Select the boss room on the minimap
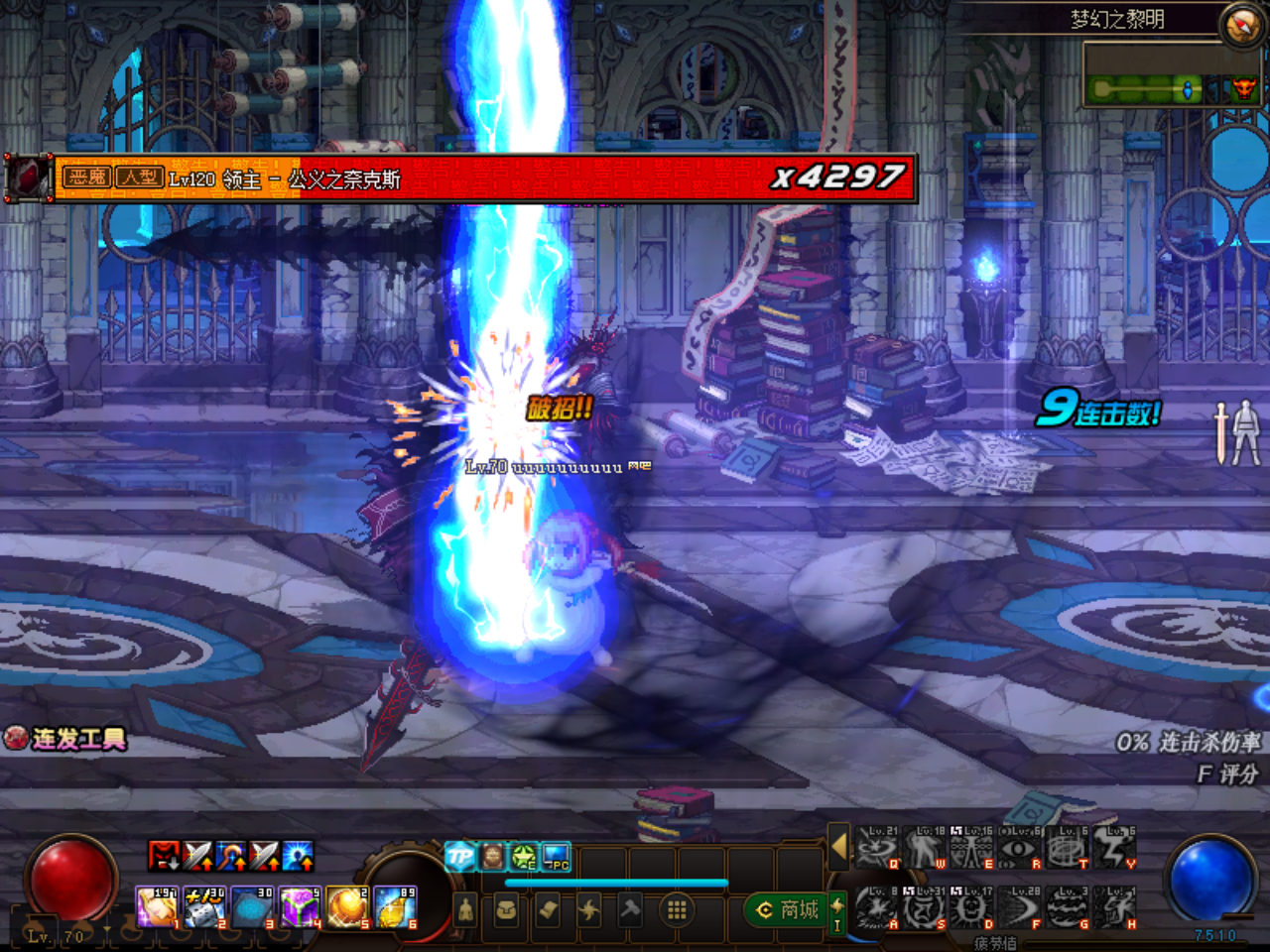This screenshot has height=952, width=1270. tap(1243, 90)
